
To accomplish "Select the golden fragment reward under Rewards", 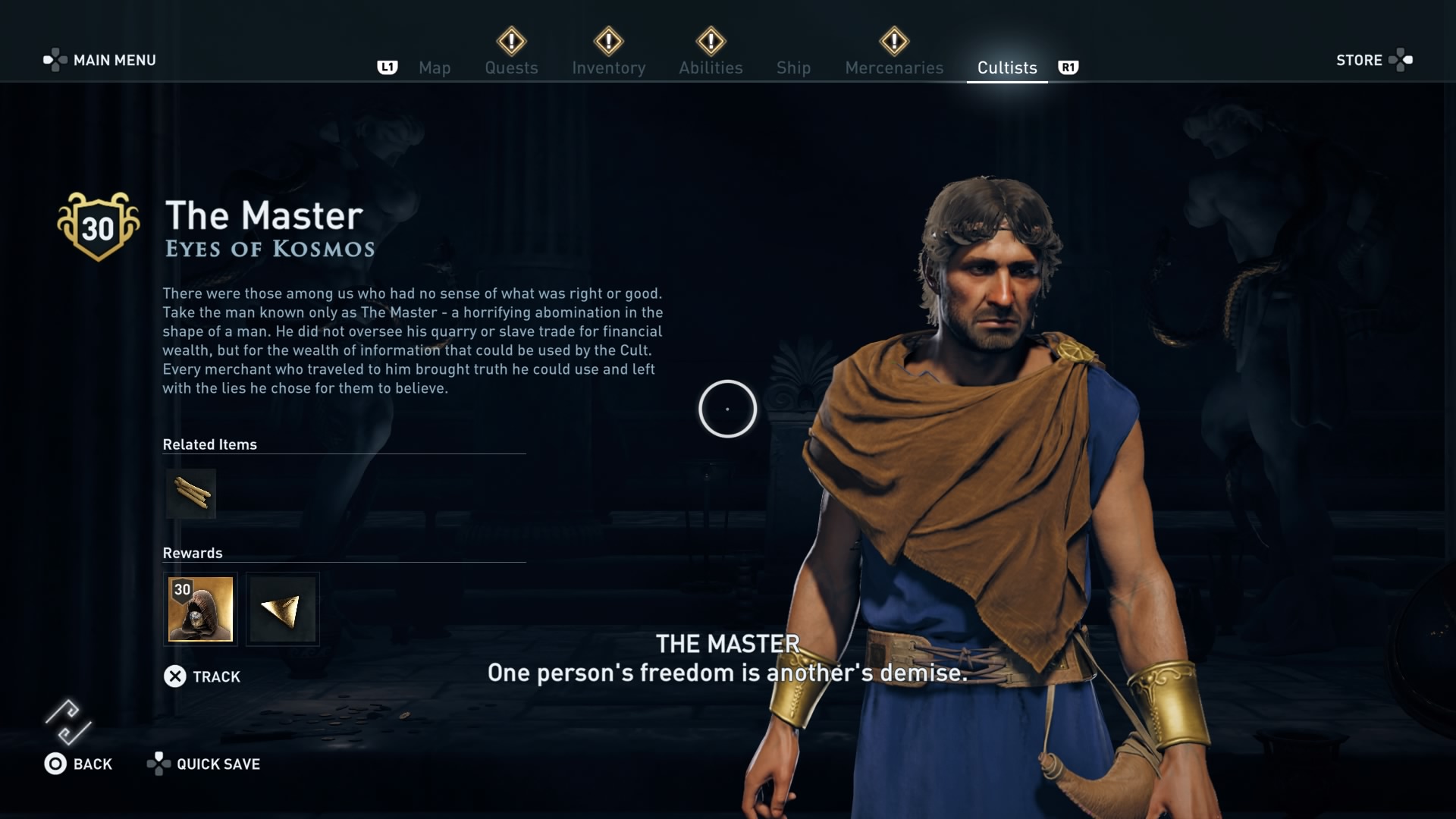I will click(282, 609).
